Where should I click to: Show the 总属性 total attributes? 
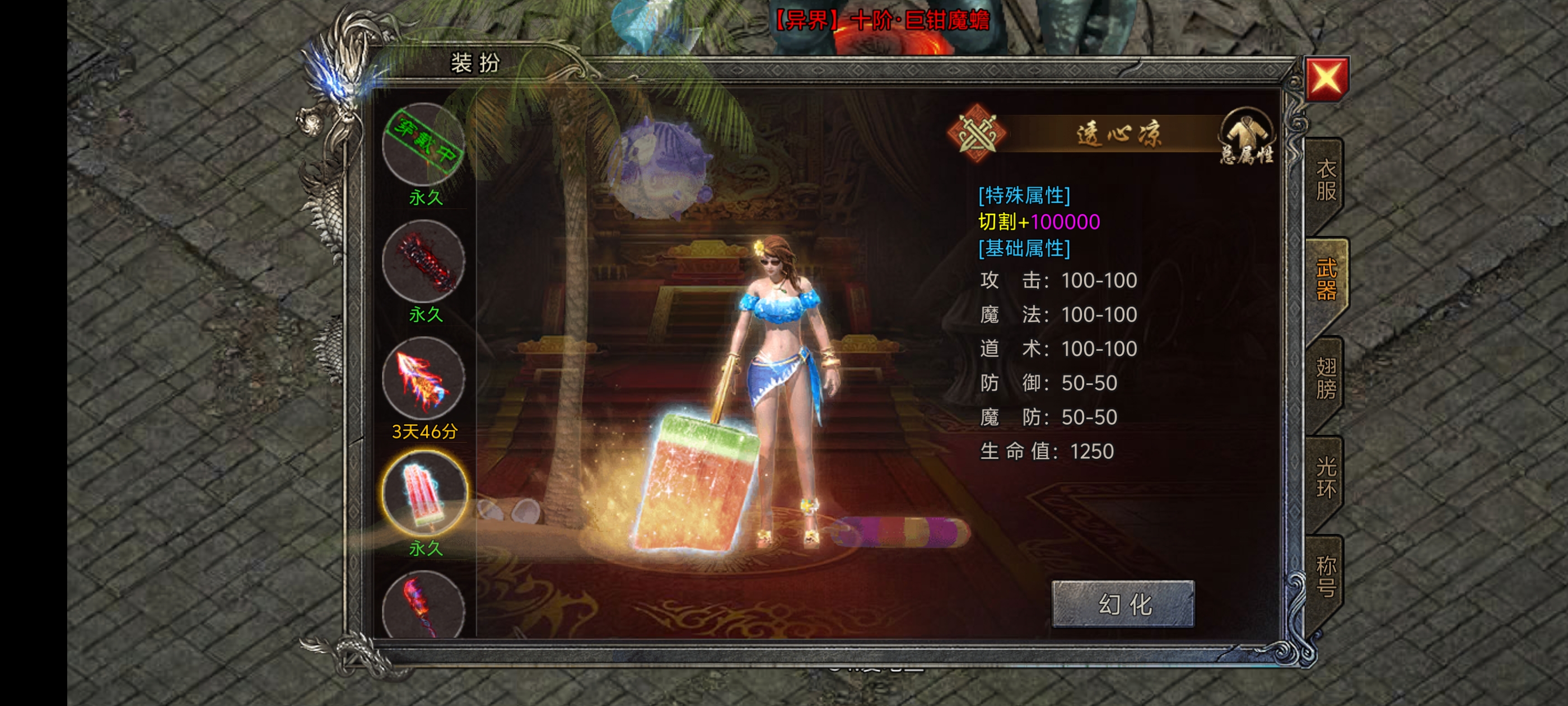tap(1246, 138)
